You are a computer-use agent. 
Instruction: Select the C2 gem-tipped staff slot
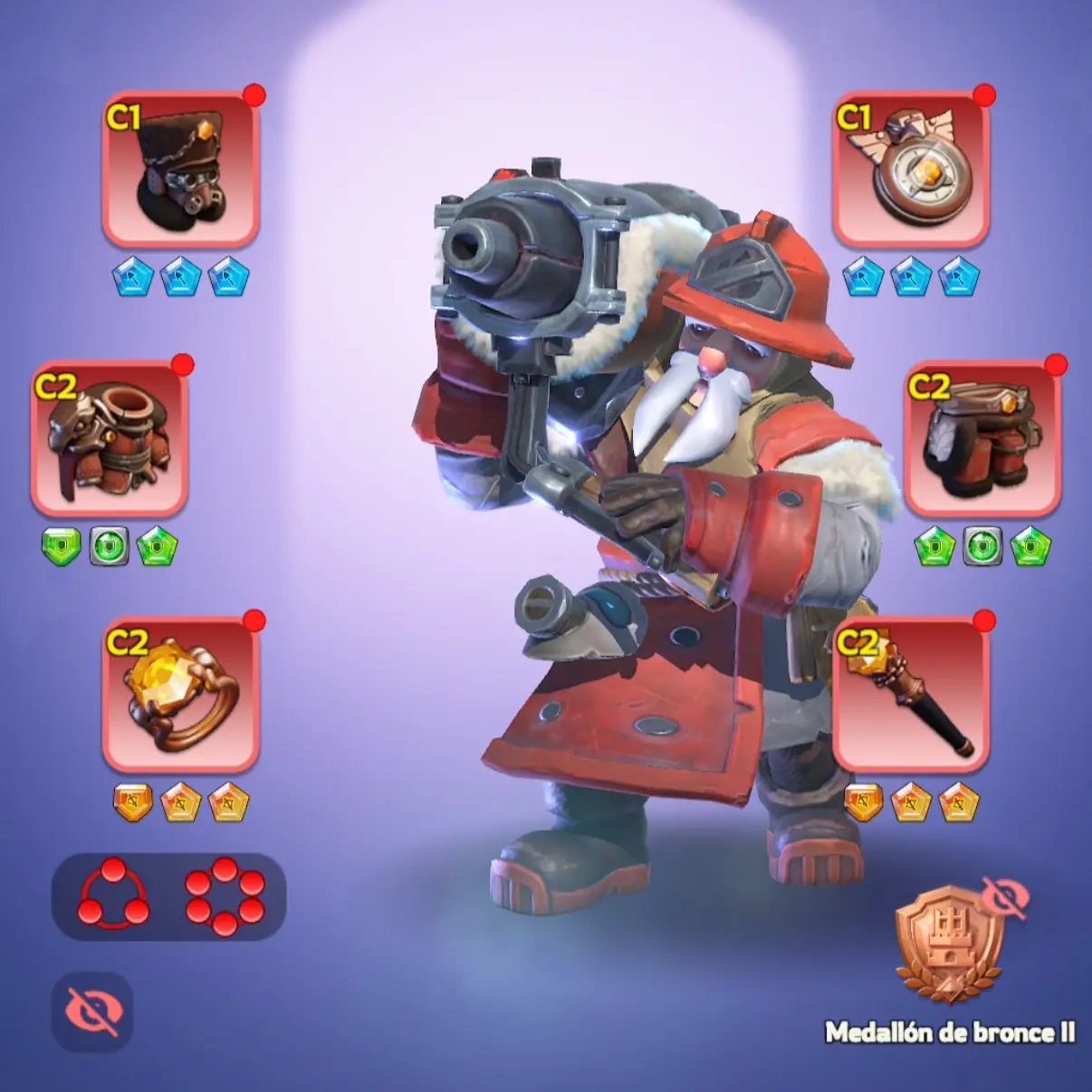point(910,694)
